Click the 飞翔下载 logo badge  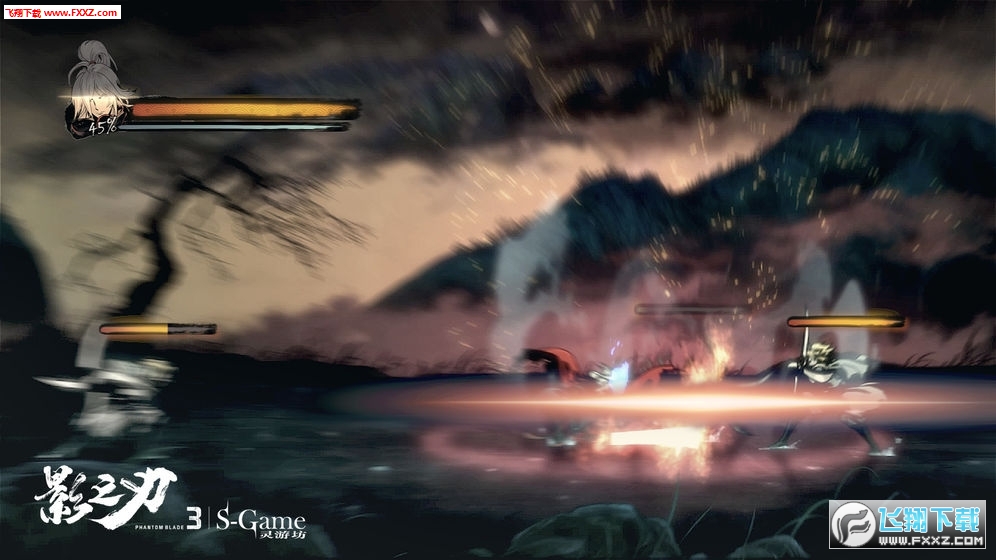(907, 524)
